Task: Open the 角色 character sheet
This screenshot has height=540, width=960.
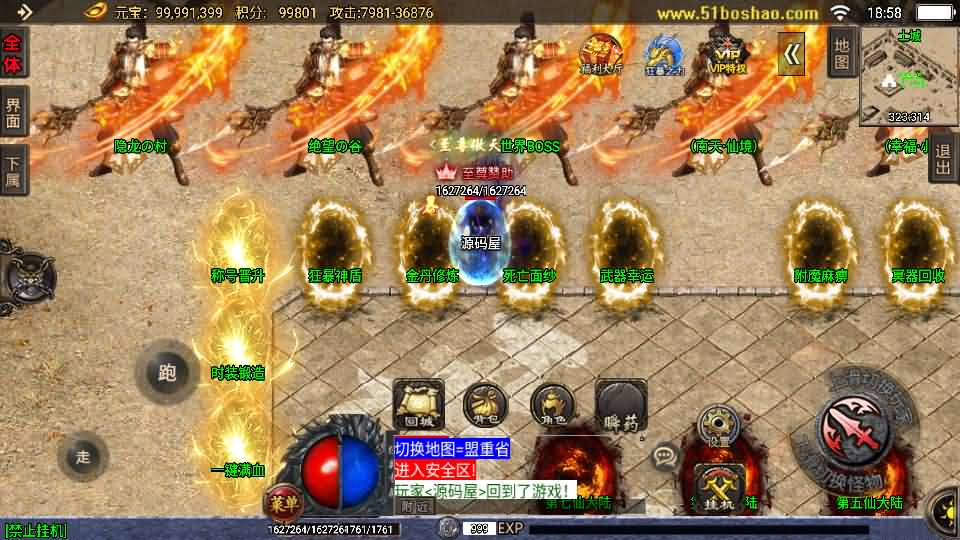Action: 552,402
